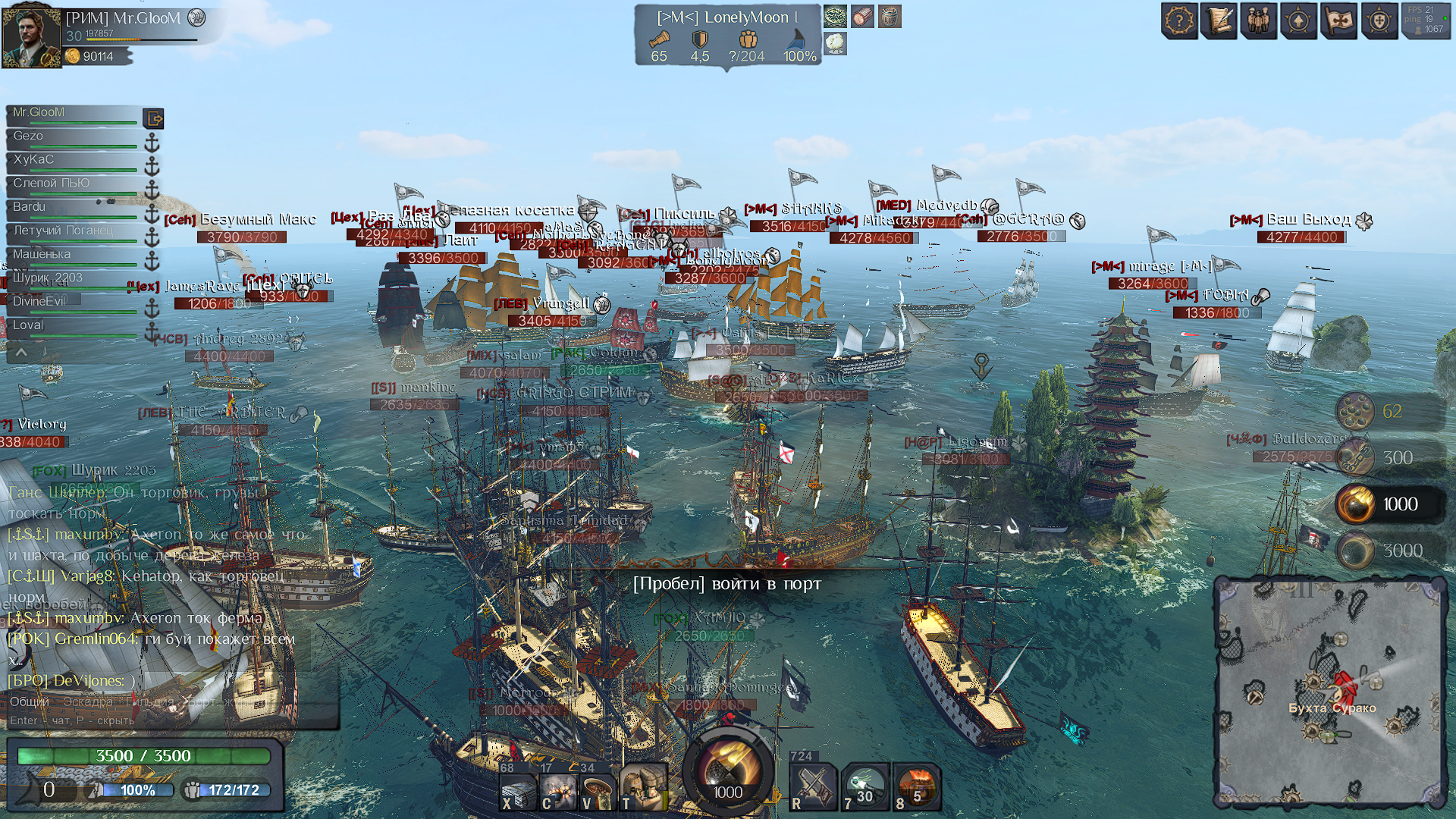Leave the squad with the exit icon

pos(153,118)
